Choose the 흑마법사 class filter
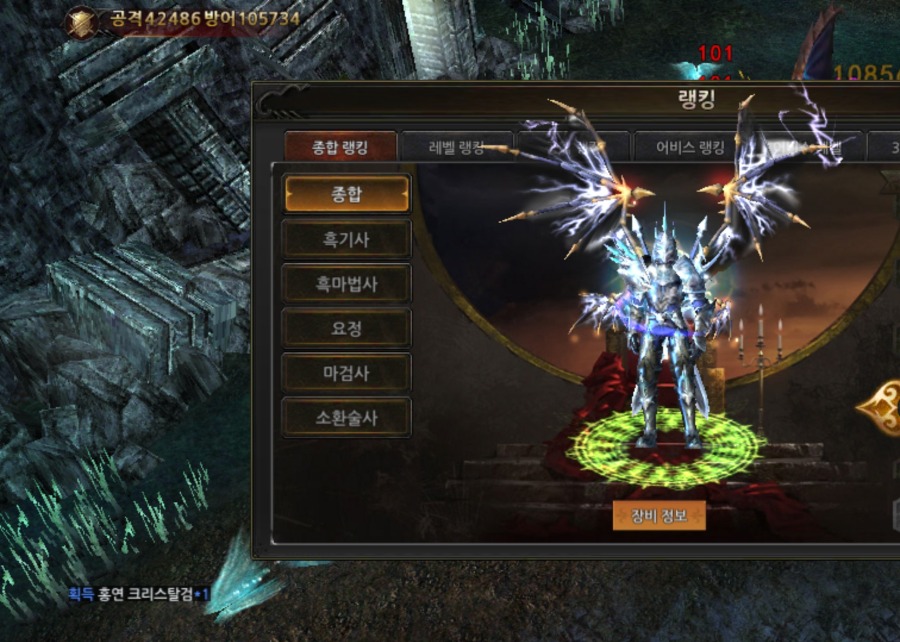900x642 pixels. coord(346,284)
